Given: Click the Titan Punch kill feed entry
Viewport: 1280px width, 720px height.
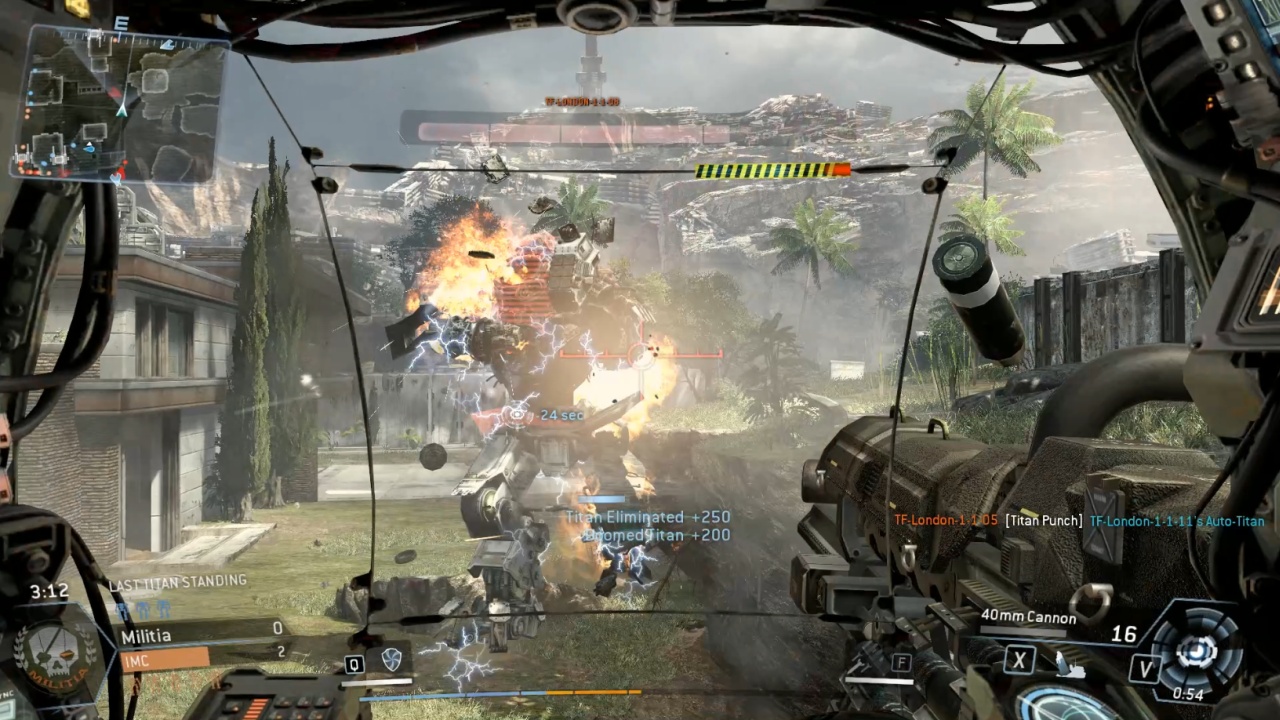Looking at the screenshot, I should (x=1043, y=520).
